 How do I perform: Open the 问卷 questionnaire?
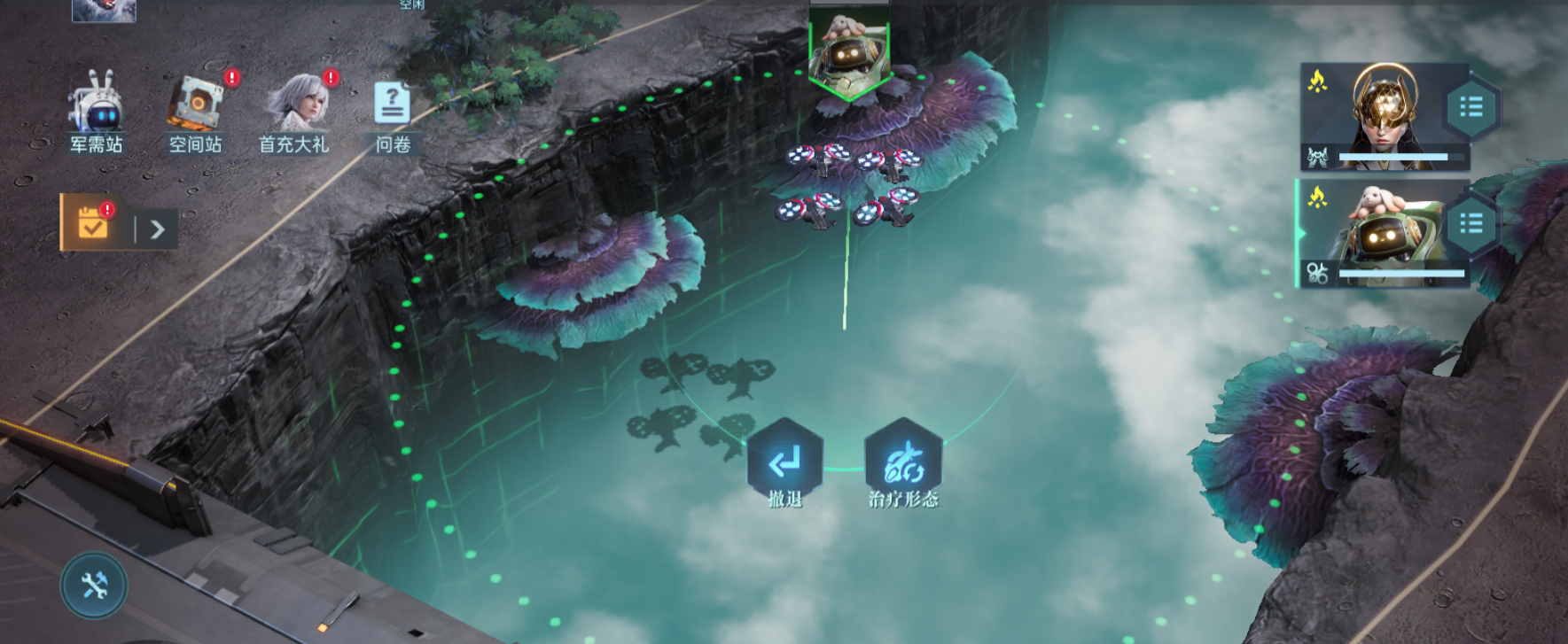393,111
